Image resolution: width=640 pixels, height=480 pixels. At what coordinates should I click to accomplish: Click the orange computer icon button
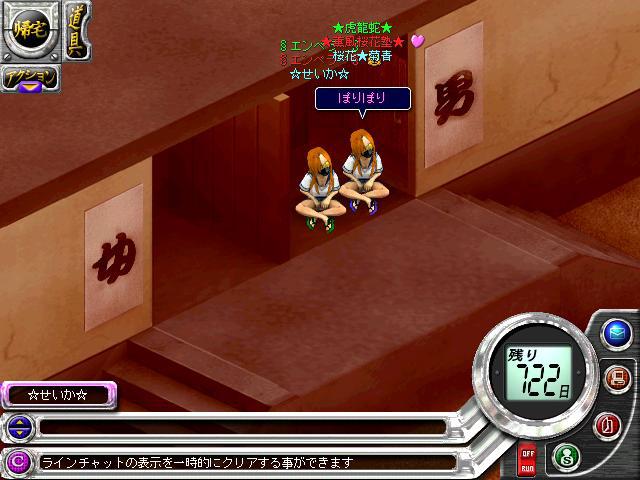pyautogui.click(x=616, y=378)
